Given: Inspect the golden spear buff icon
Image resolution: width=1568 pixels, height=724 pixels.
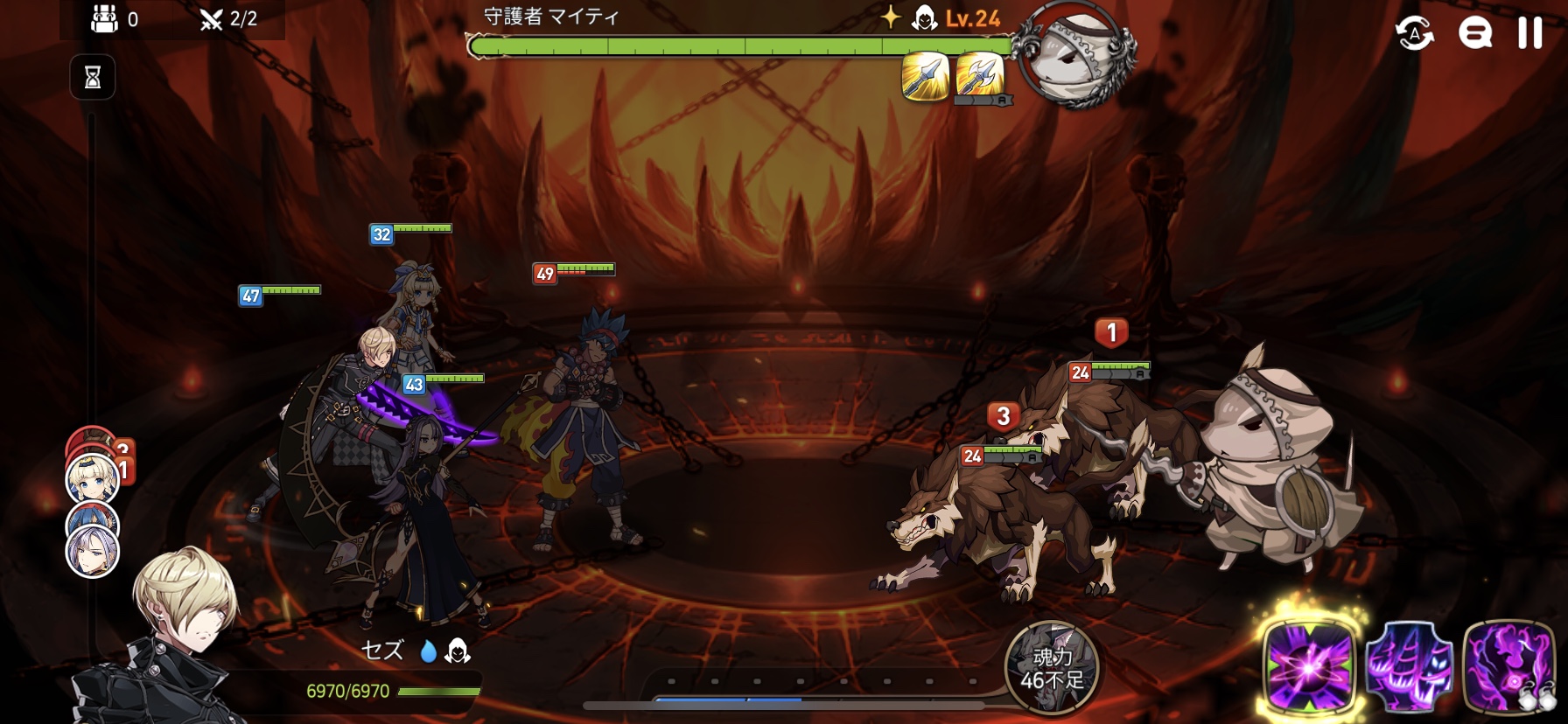Looking at the screenshot, I should (x=925, y=77).
